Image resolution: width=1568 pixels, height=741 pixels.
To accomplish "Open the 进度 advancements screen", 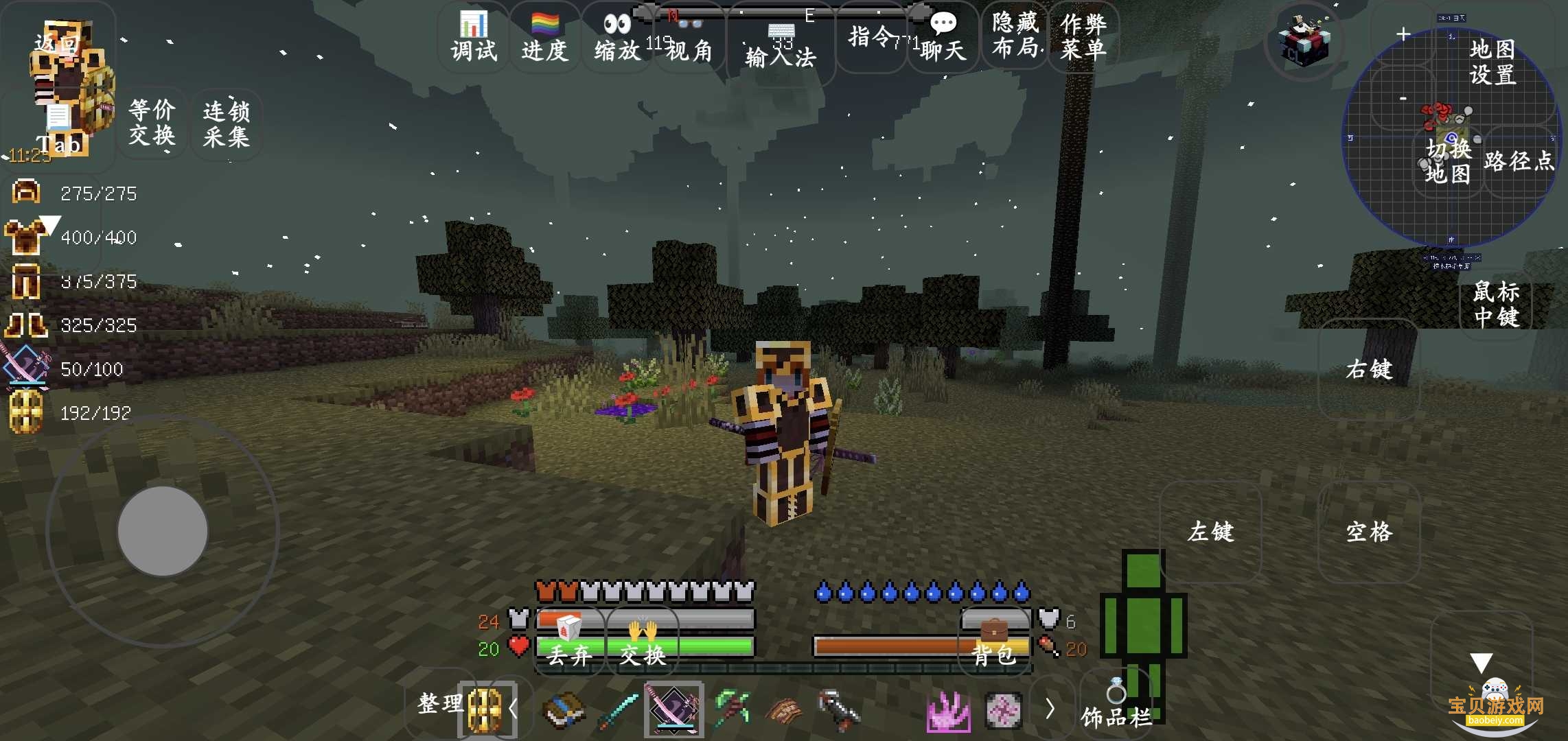I will (544, 38).
